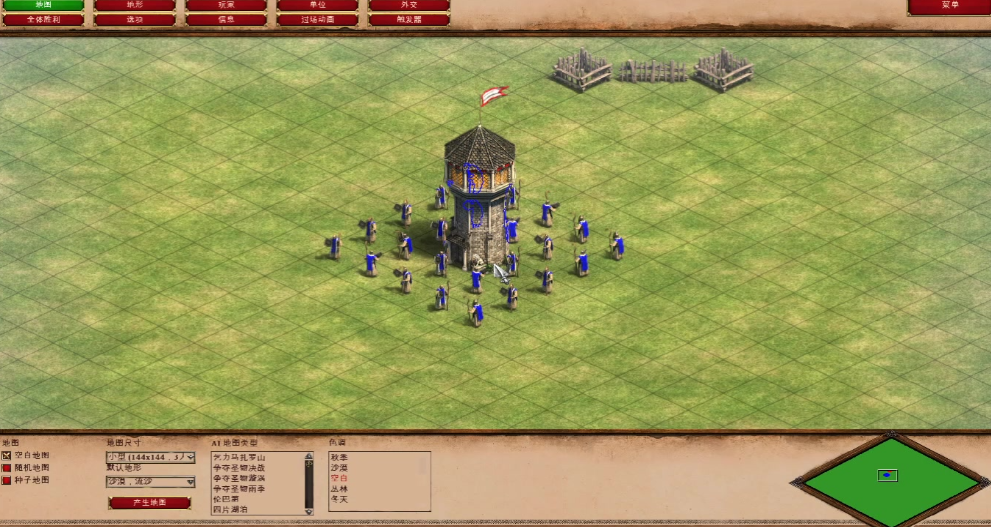Screen dimensions: 991x527
Task: Select the 空白地图 blank map option
Action: [x=7, y=455]
